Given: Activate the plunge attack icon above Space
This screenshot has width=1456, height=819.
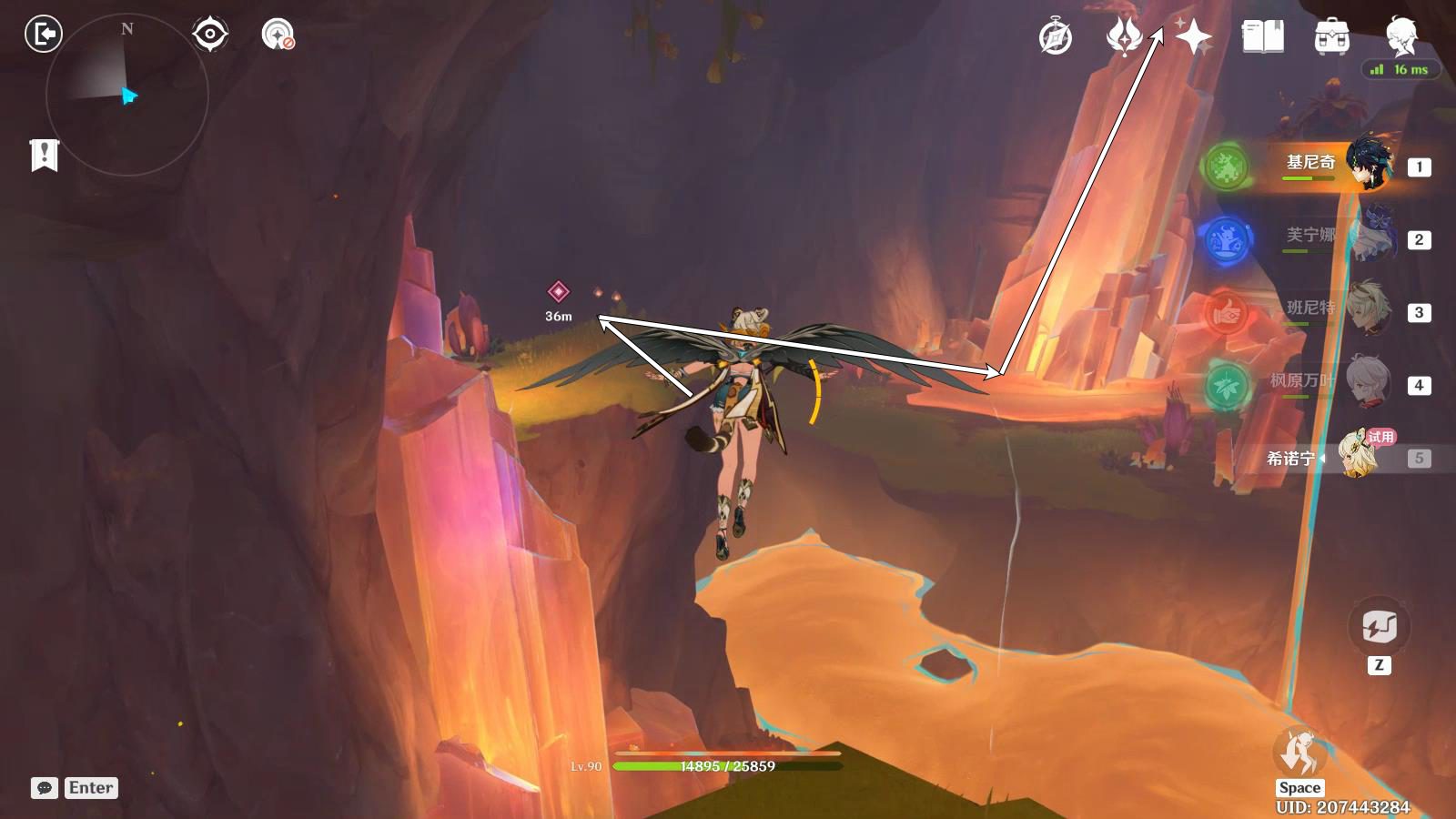Looking at the screenshot, I should tap(1299, 752).
